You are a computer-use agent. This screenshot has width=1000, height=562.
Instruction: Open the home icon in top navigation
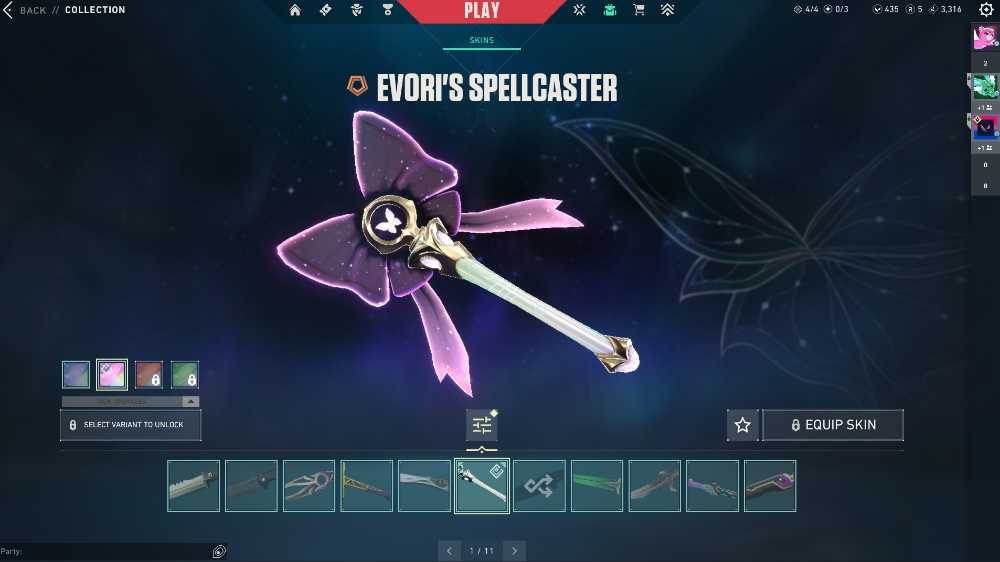295,10
